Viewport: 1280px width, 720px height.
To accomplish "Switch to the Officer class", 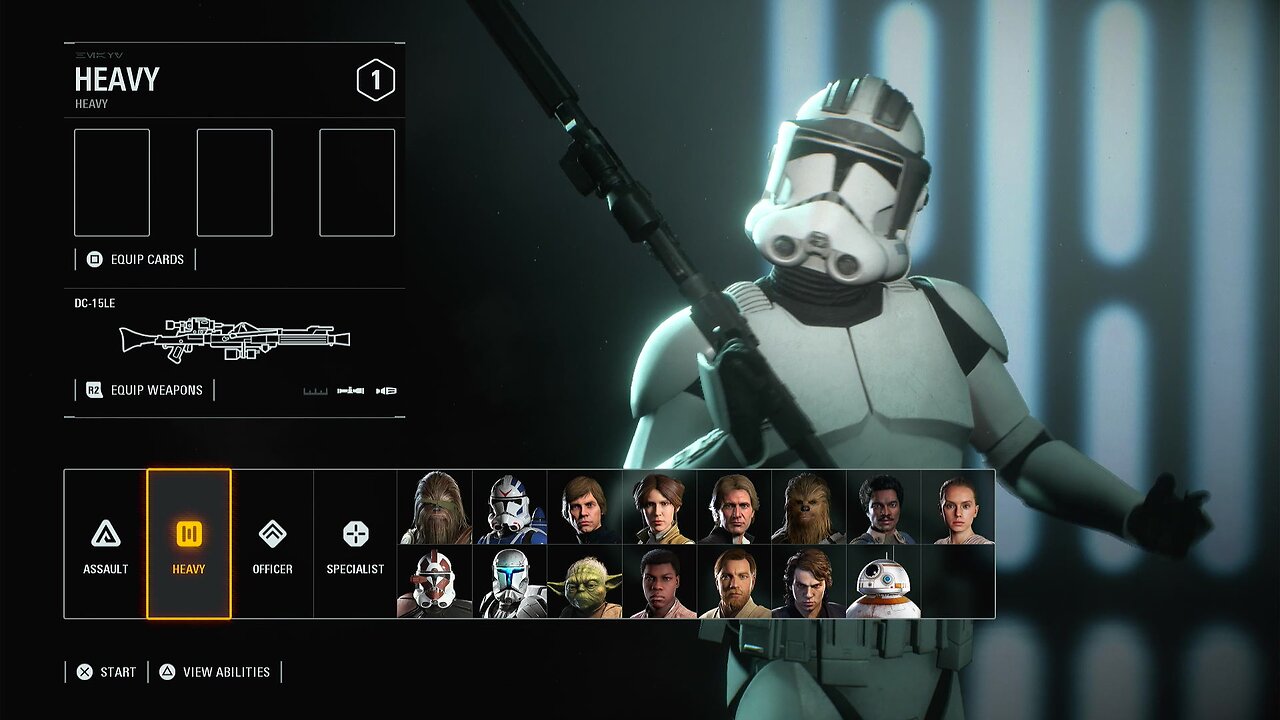I will (272, 544).
